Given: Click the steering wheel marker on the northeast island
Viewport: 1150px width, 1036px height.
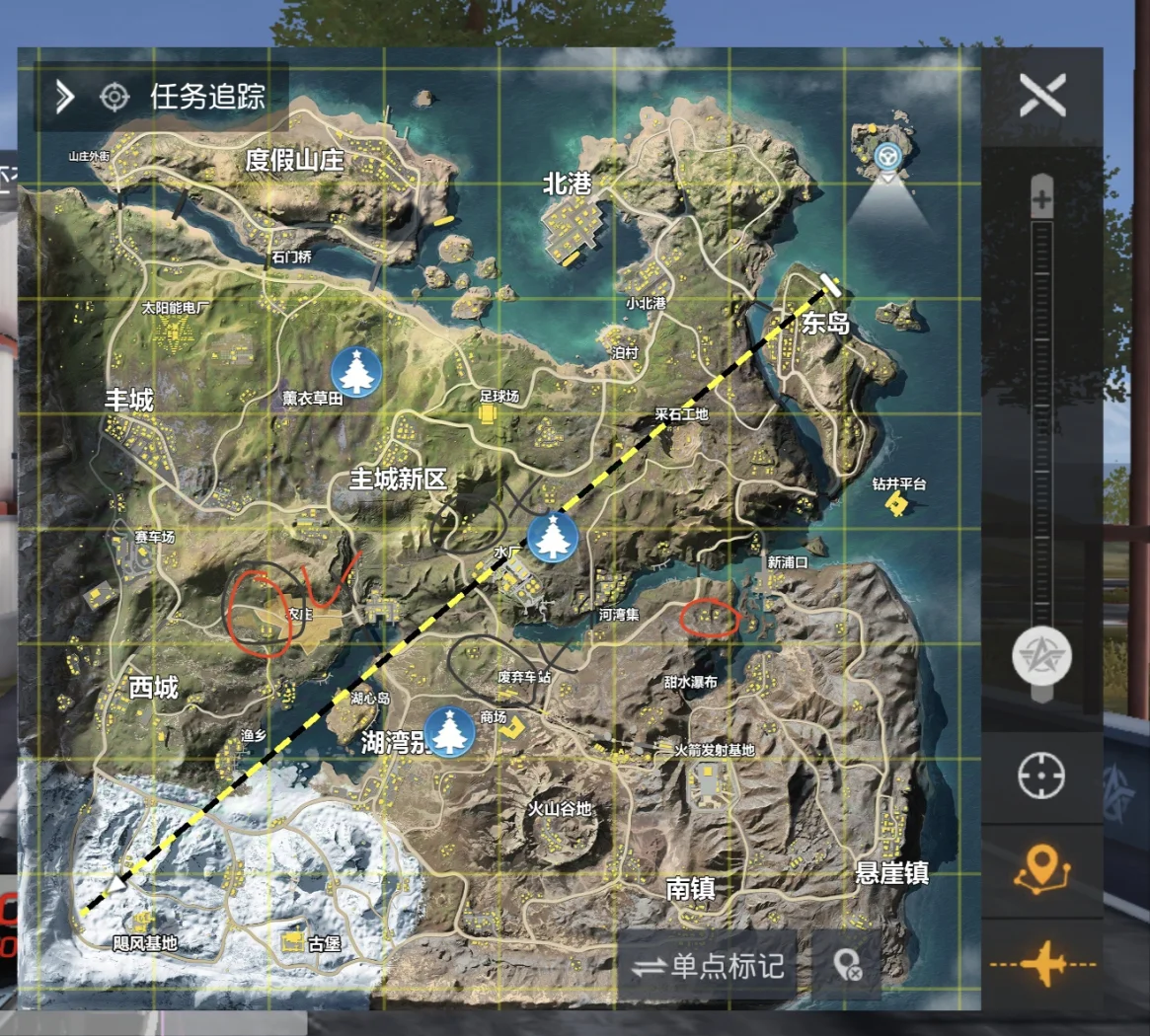Looking at the screenshot, I should tap(888, 156).
